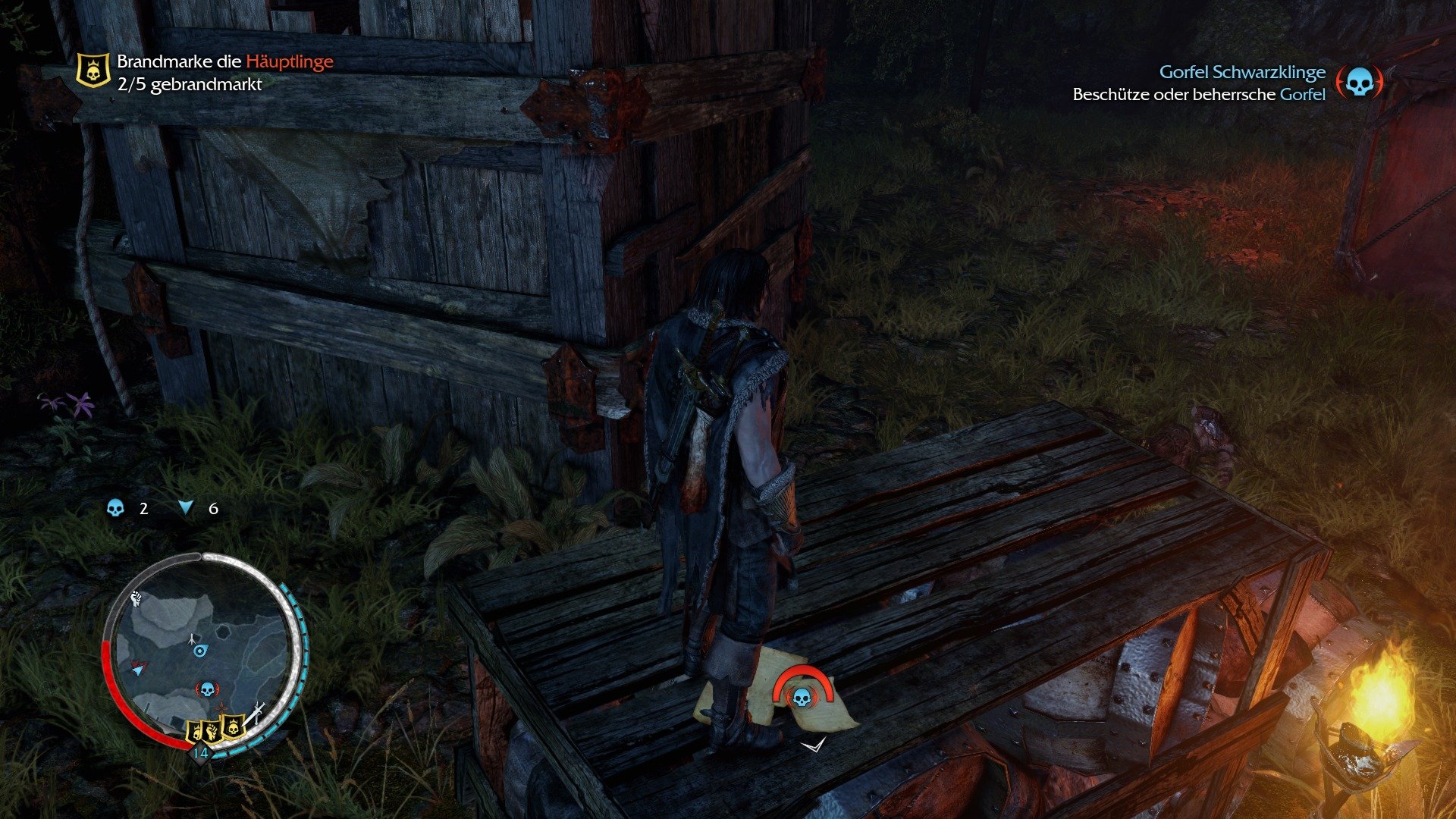Click the Gorfel Schwarzklinge skull icon

point(1359,83)
